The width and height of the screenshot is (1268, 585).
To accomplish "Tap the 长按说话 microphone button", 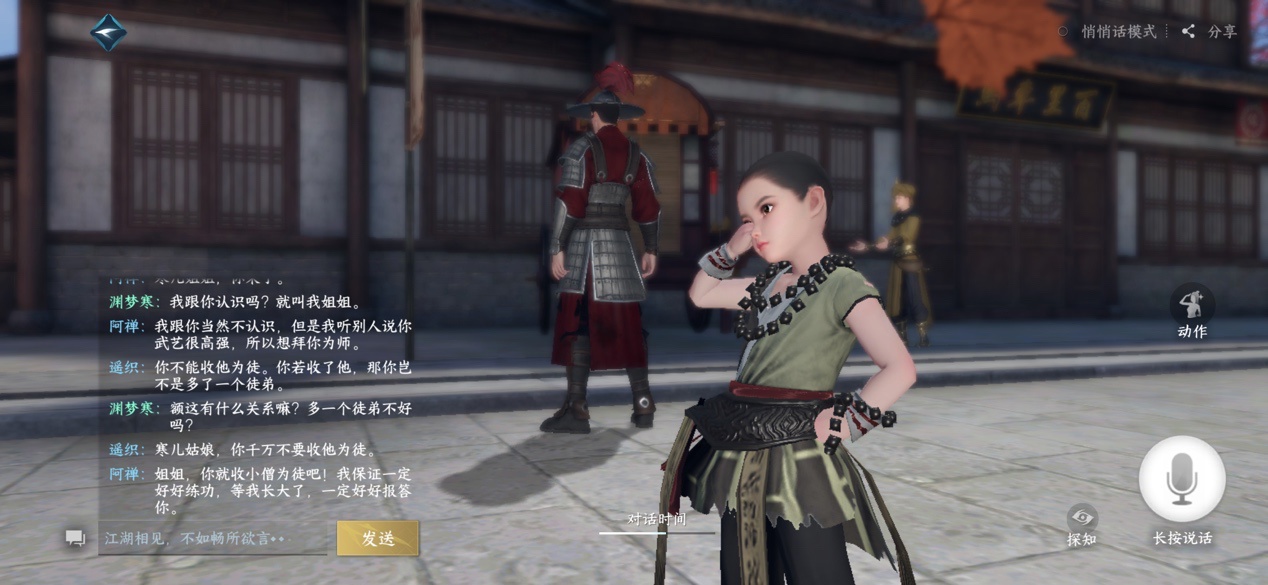I will (1182, 481).
